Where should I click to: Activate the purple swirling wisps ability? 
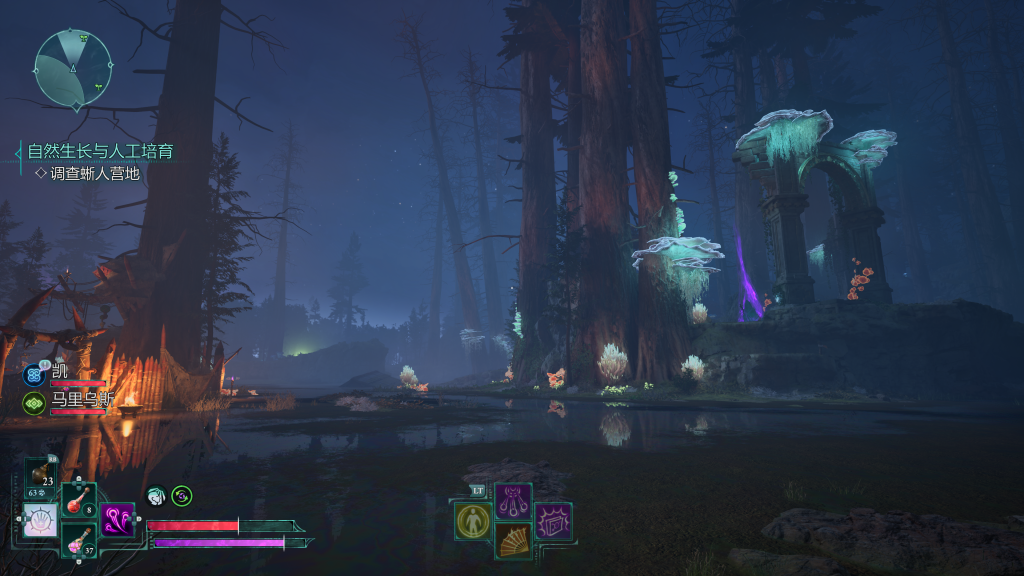117,520
